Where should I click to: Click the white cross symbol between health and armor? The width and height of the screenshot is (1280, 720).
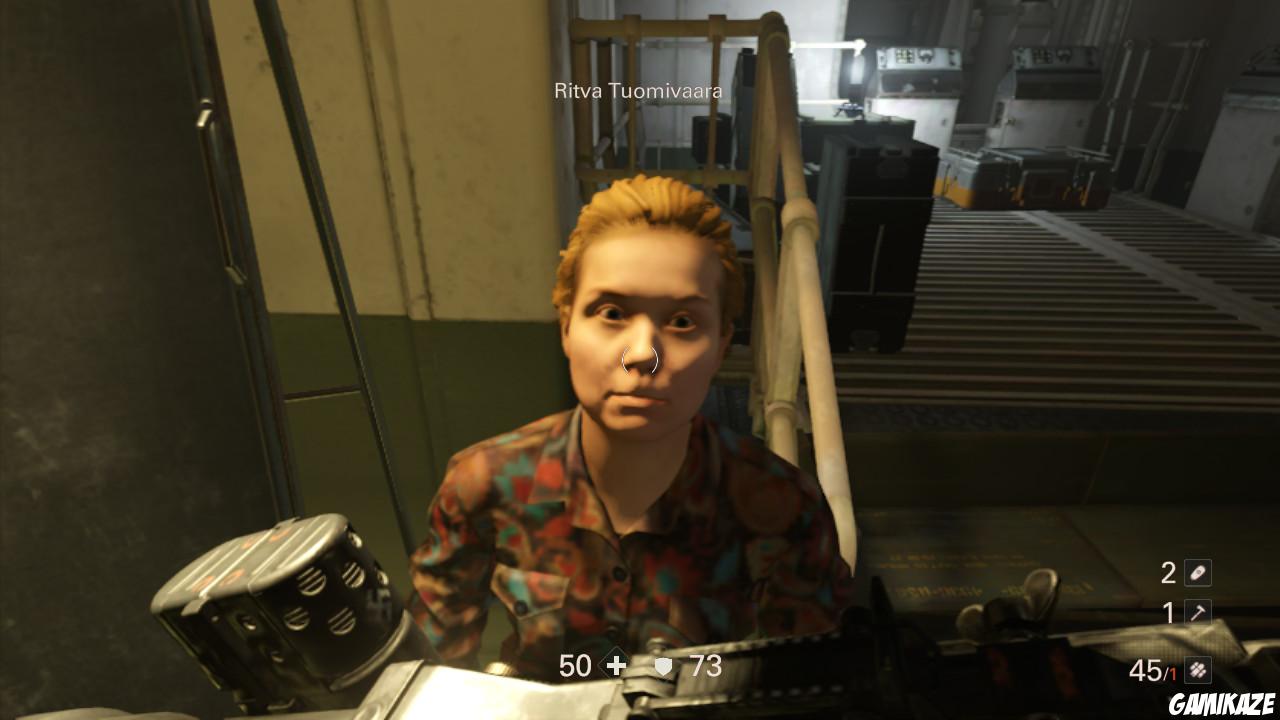pyautogui.click(x=617, y=664)
